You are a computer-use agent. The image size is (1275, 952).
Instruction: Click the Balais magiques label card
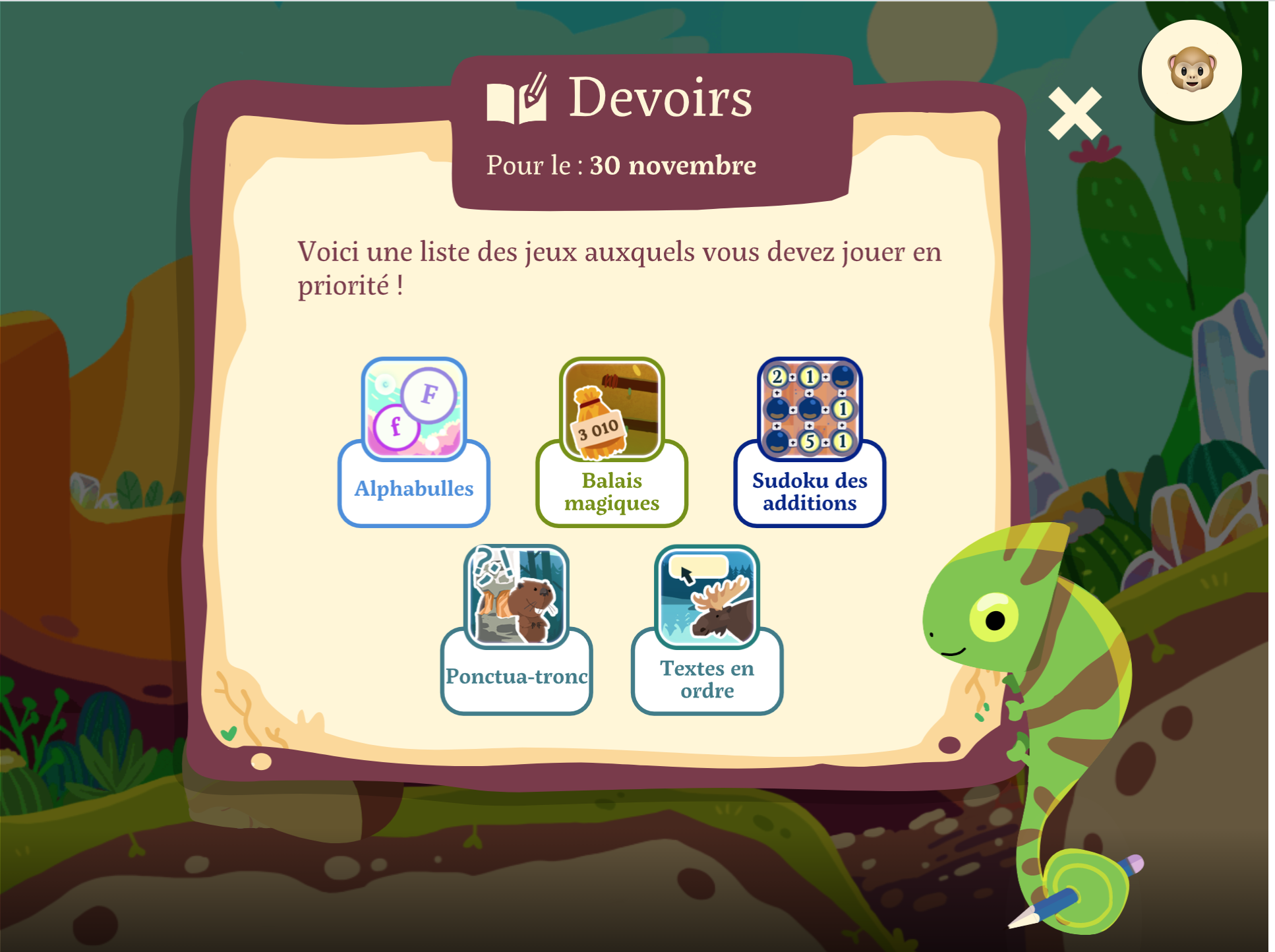pyautogui.click(x=611, y=491)
